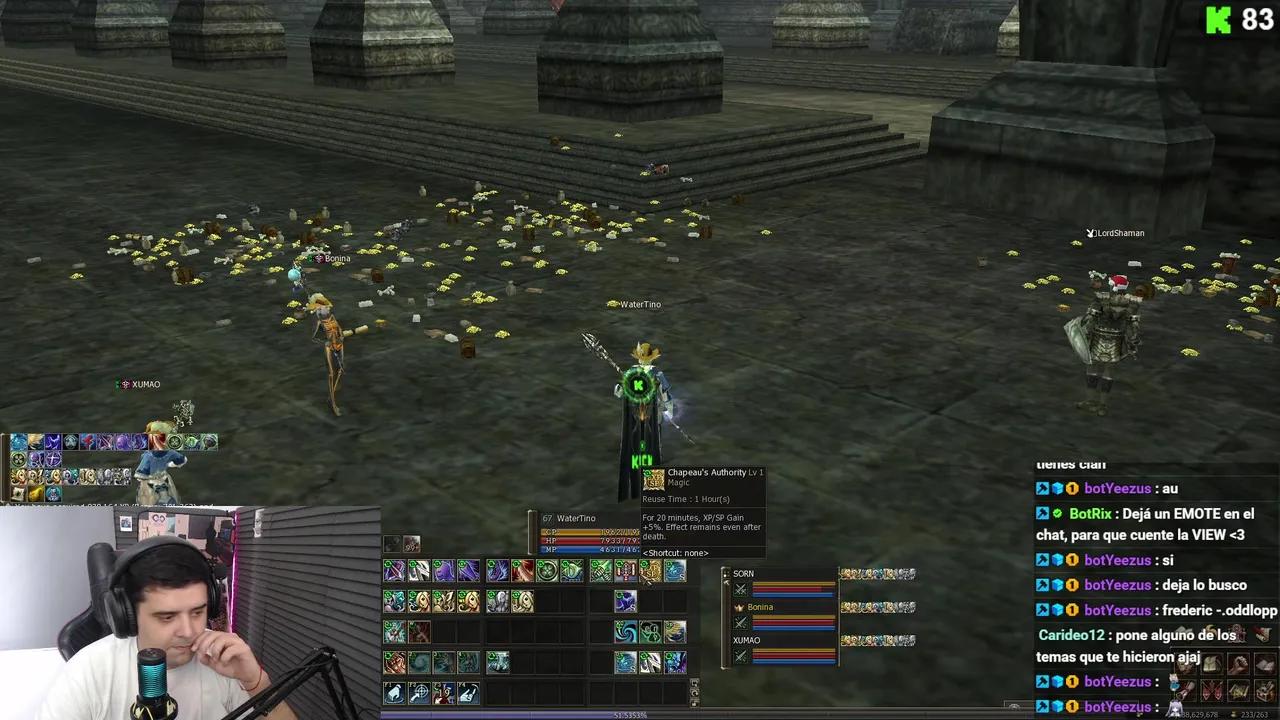Activate the Chapeau's Authority skill icon
This screenshot has height=720, width=1280.
tap(650, 571)
